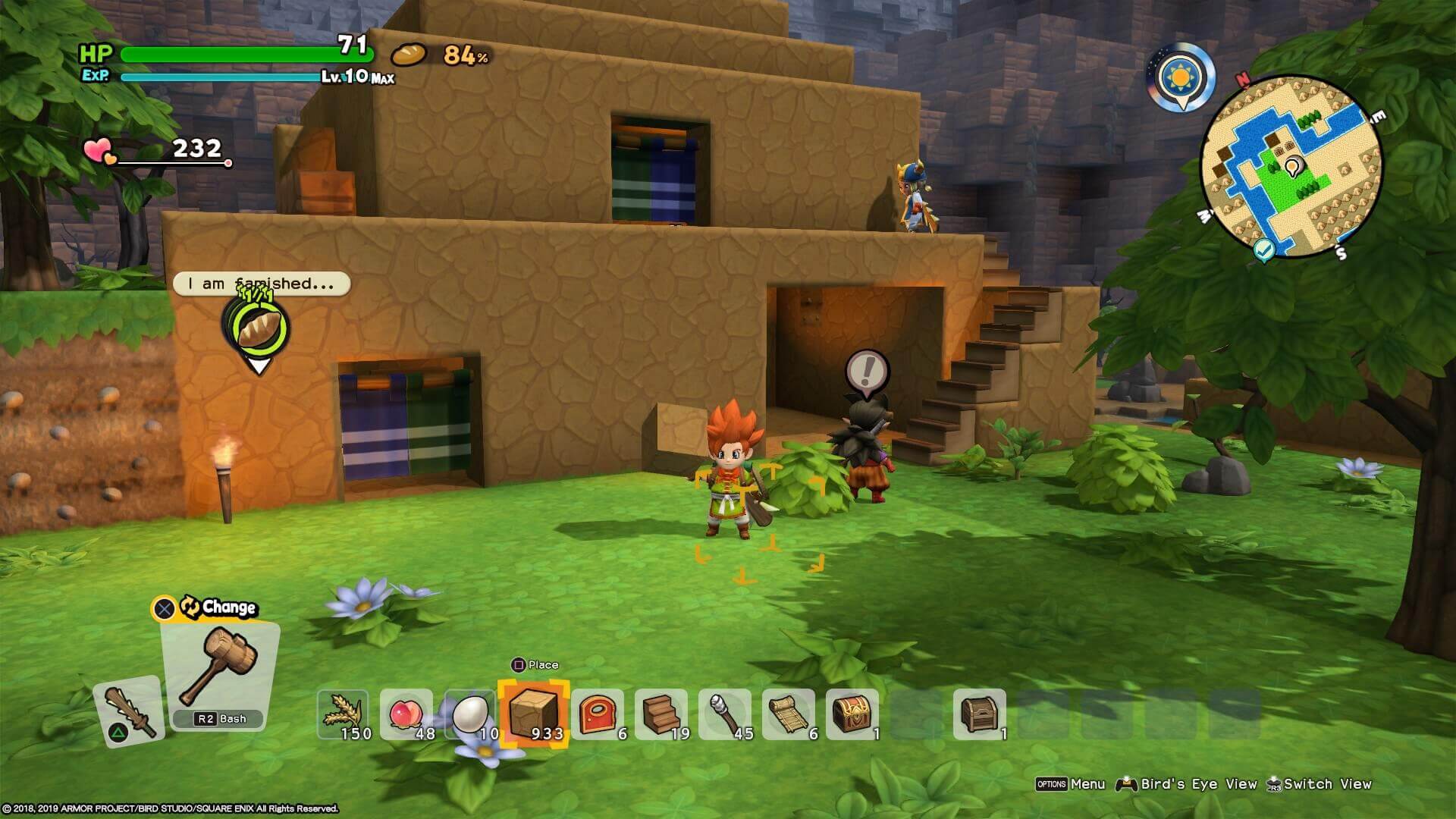Image resolution: width=1456 pixels, height=819 pixels.
Task: Choose the plain wooden chest slot
Action: [x=980, y=714]
